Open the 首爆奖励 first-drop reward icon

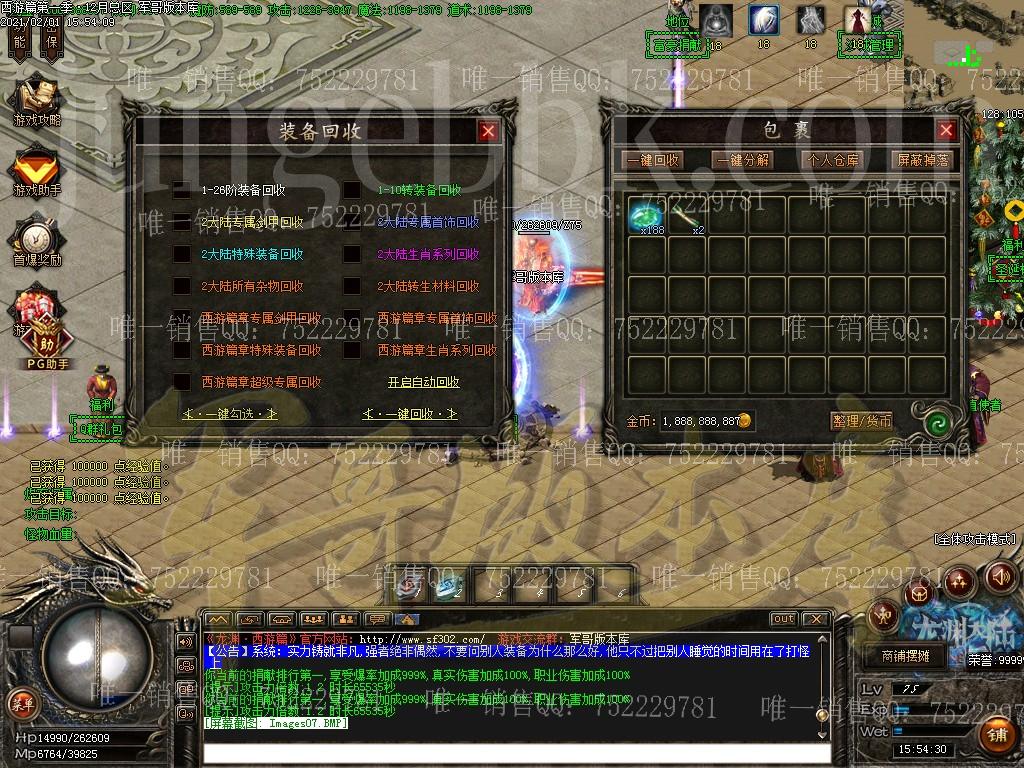click(x=37, y=241)
